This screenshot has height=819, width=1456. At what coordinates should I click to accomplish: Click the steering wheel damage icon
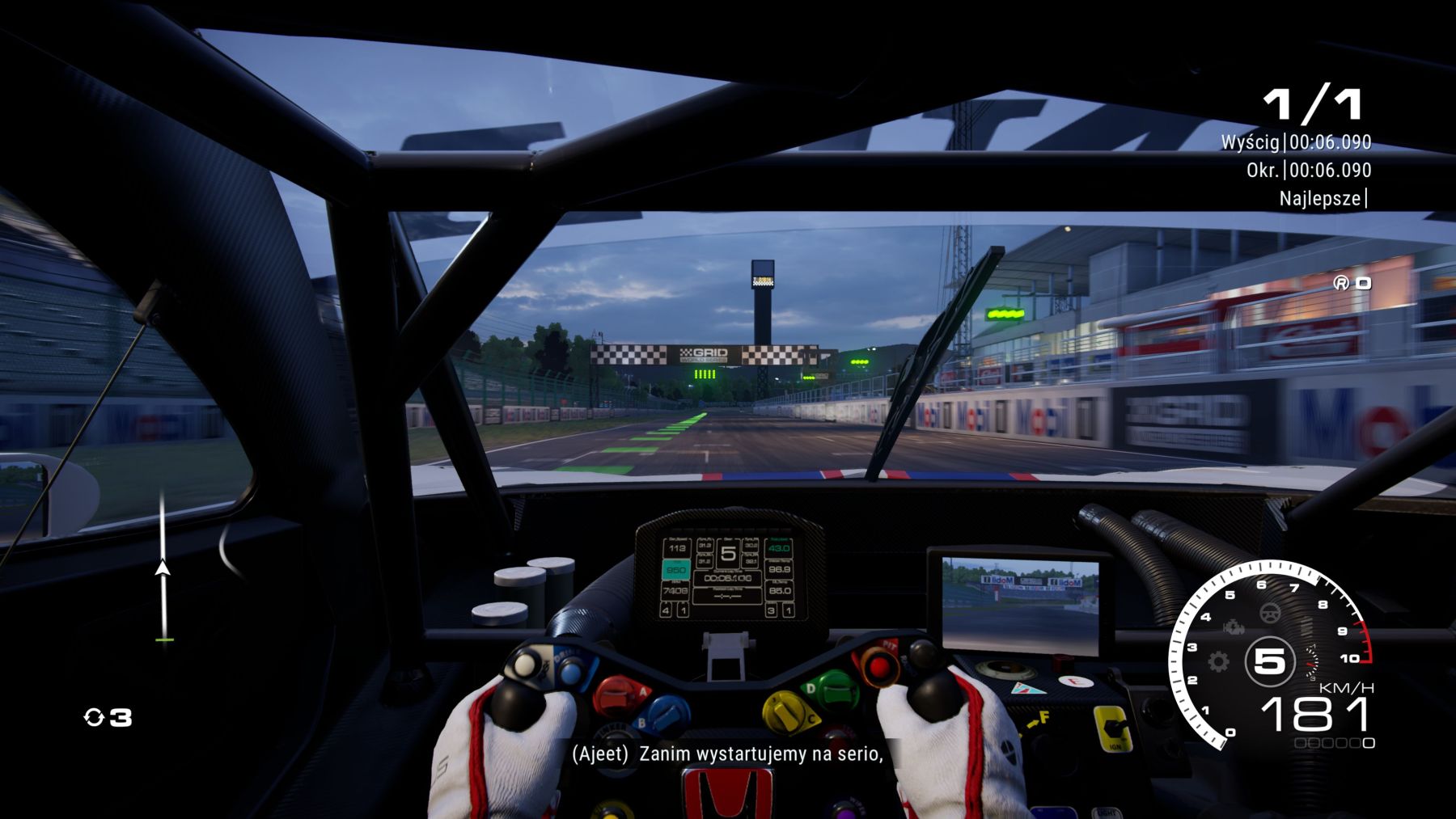[x=1270, y=614]
